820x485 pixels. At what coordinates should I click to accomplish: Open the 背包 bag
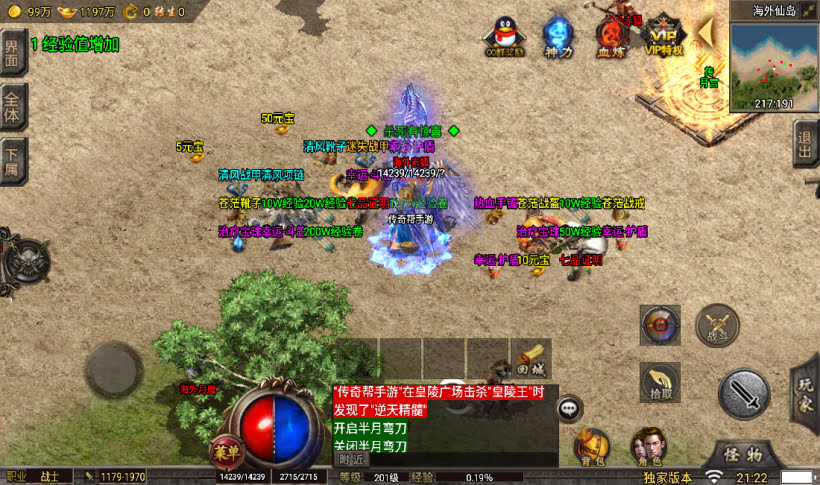click(592, 447)
